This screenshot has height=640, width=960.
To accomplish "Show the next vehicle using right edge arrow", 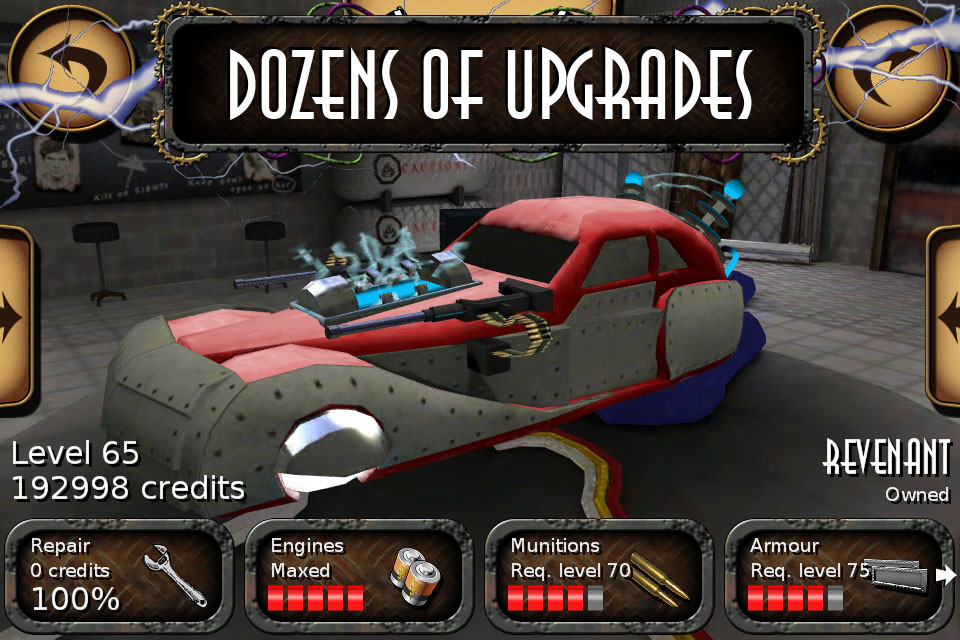I will pyautogui.click(x=945, y=318).
